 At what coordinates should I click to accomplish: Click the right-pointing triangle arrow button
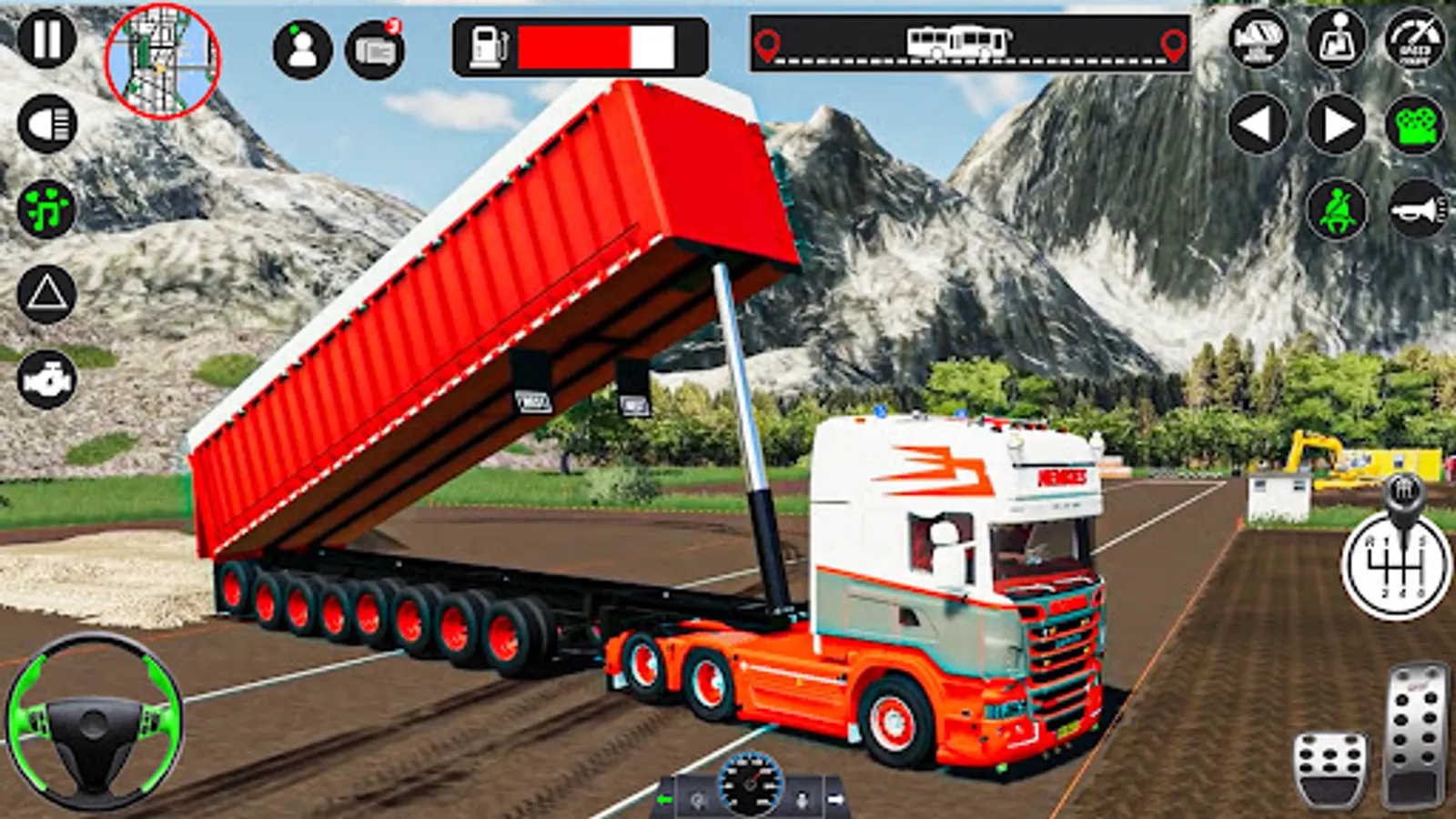coord(1336,125)
